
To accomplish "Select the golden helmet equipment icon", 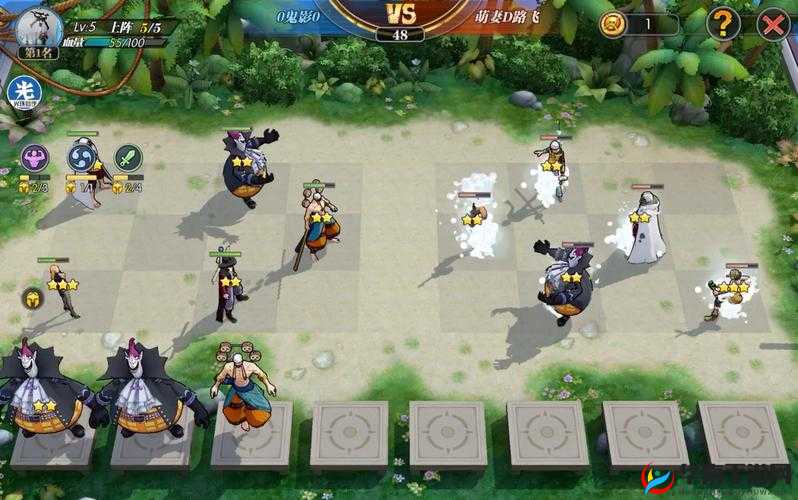I will click(33, 297).
